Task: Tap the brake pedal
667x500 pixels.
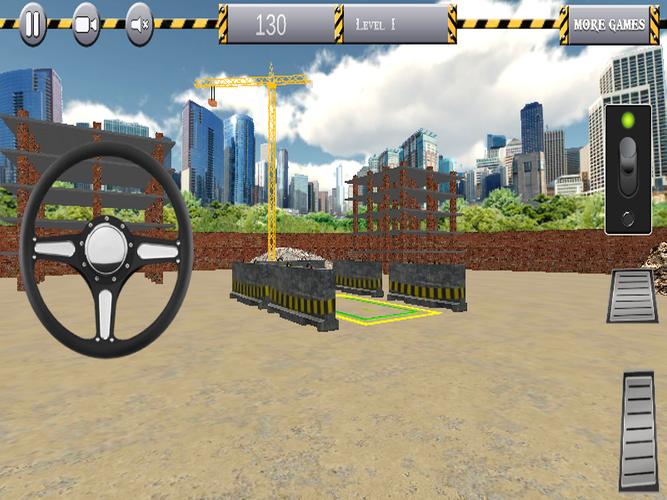Action: pyautogui.click(x=632, y=296)
